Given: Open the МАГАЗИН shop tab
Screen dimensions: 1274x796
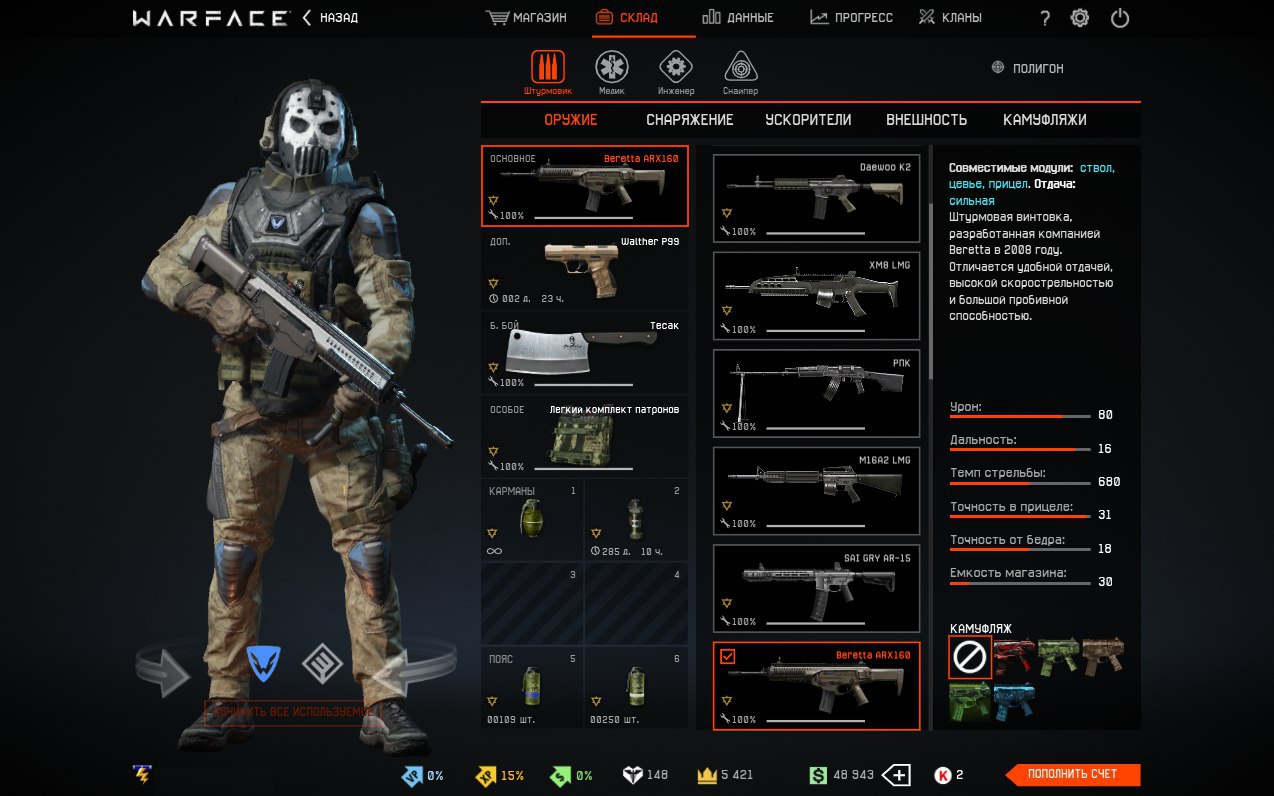Looking at the screenshot, I should coord(526,18).
